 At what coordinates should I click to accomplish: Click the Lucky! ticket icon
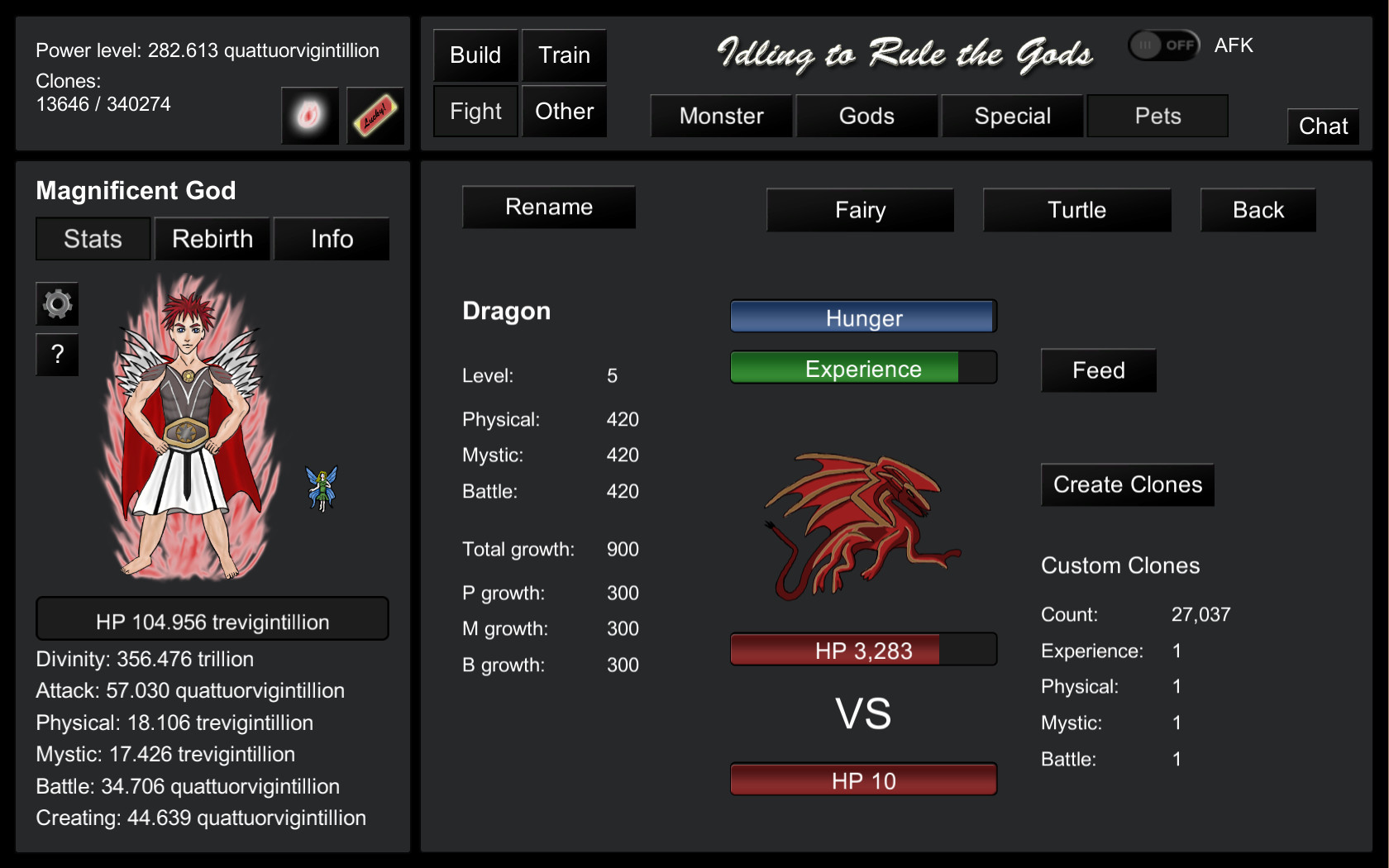[375, 116]
